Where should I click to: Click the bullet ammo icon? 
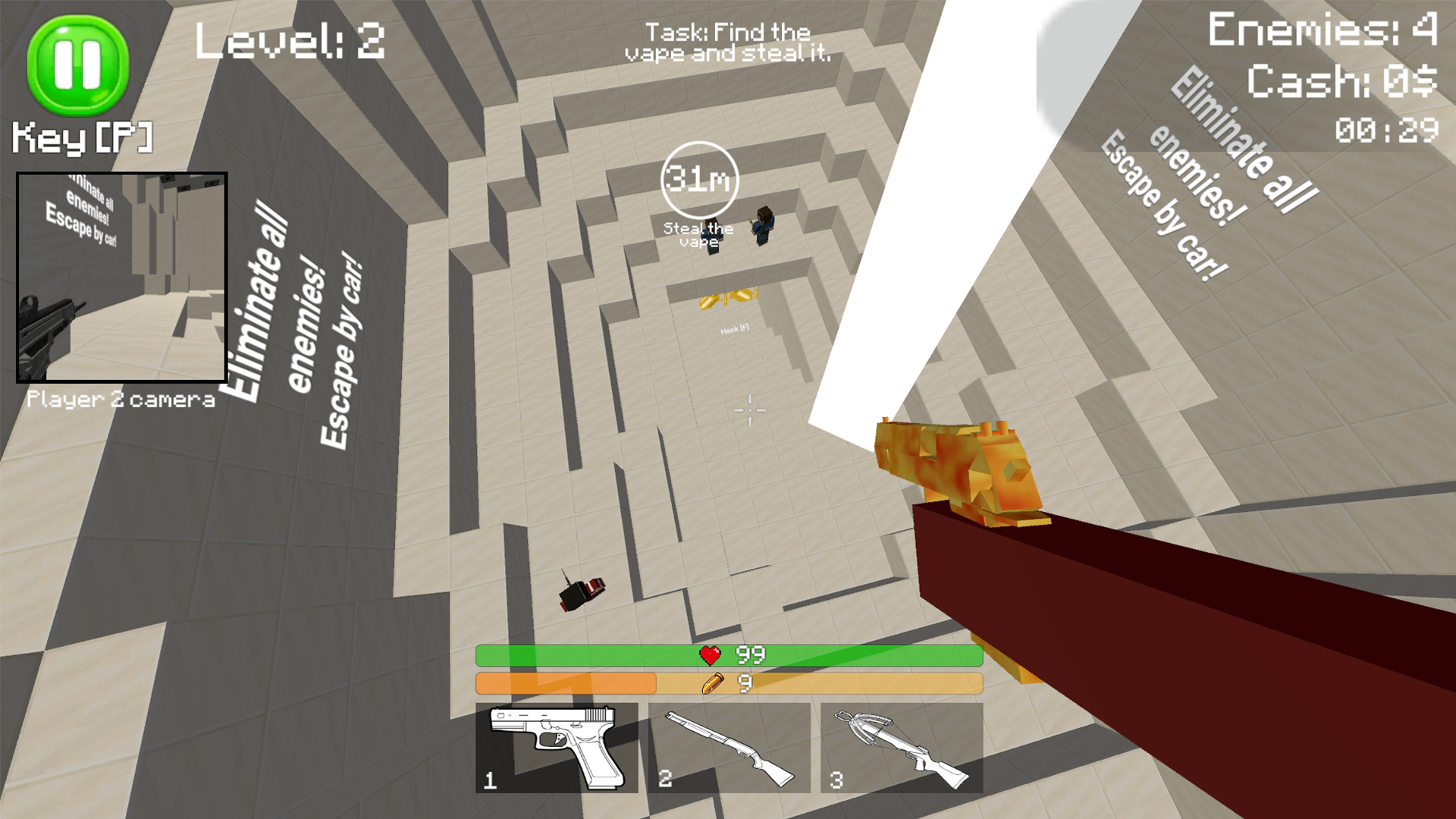pyautogui.click(x=711, y=684)
